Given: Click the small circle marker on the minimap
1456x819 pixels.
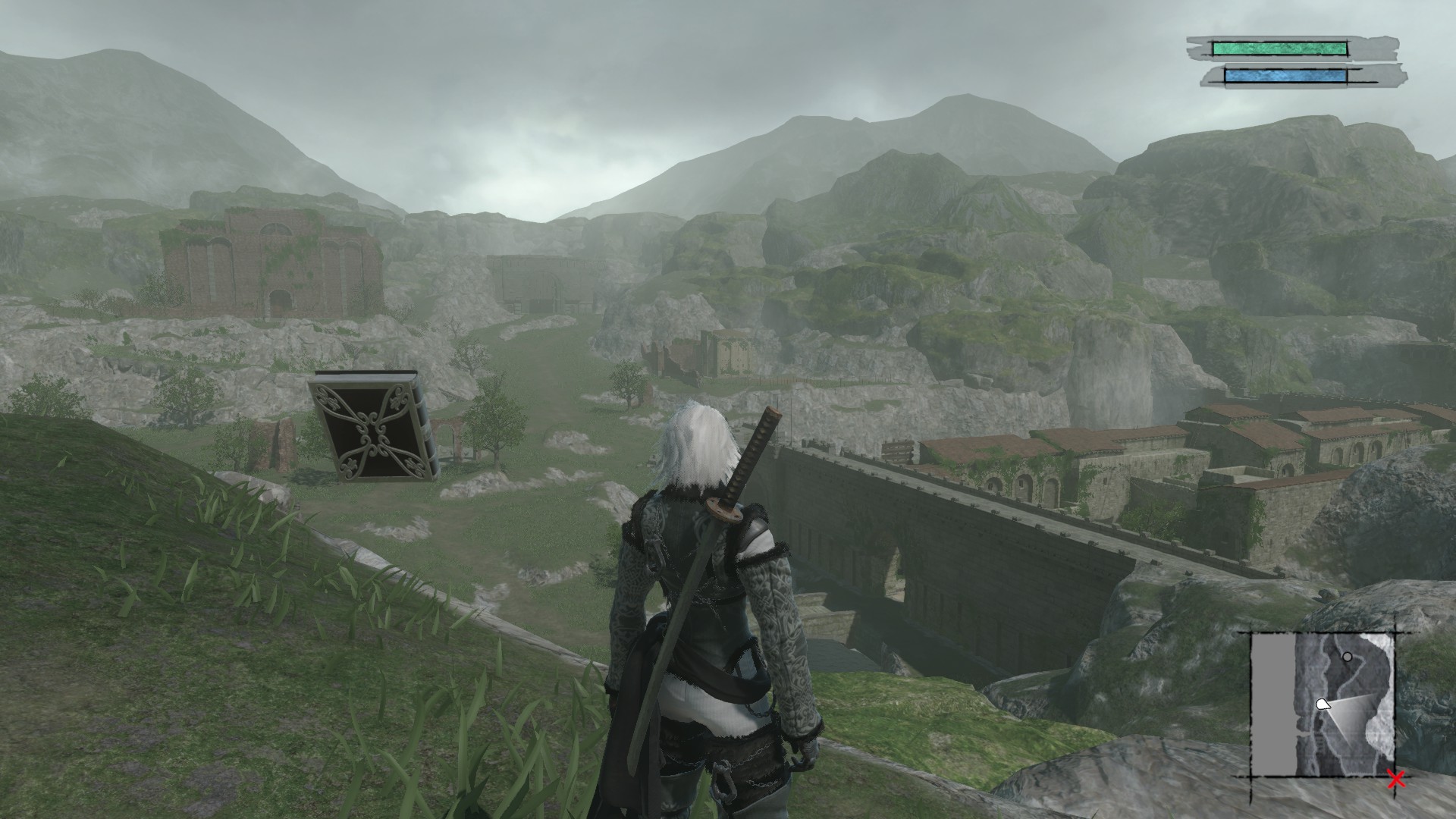Looking at the screenshot, I should [x=1347, y=657].
